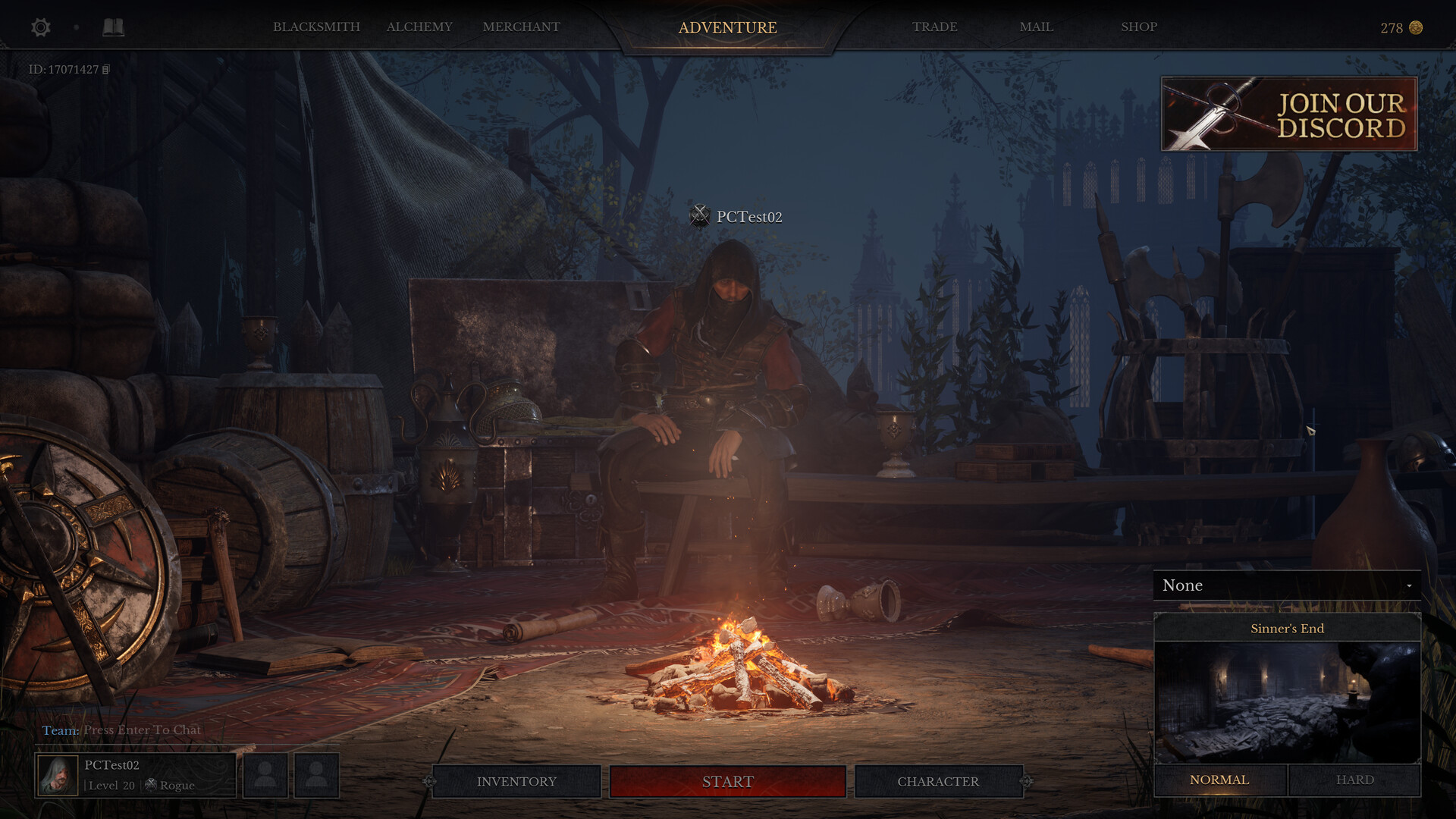
Task: Click the team chat input line
Action: coord(142,730)
